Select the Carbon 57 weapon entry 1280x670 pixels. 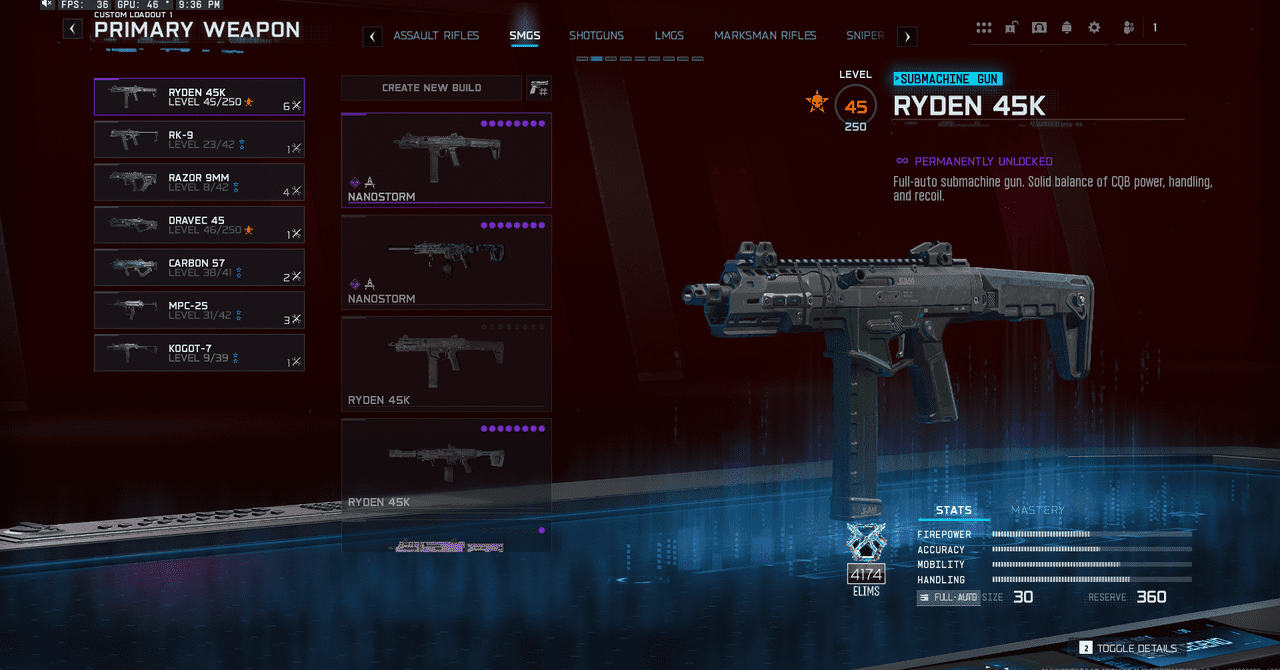[x=199, y=268]
